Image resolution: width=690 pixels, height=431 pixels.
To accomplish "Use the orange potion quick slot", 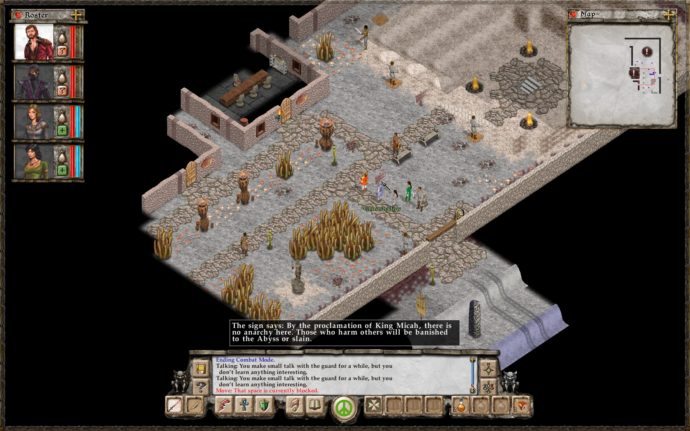I will point(461,406).
